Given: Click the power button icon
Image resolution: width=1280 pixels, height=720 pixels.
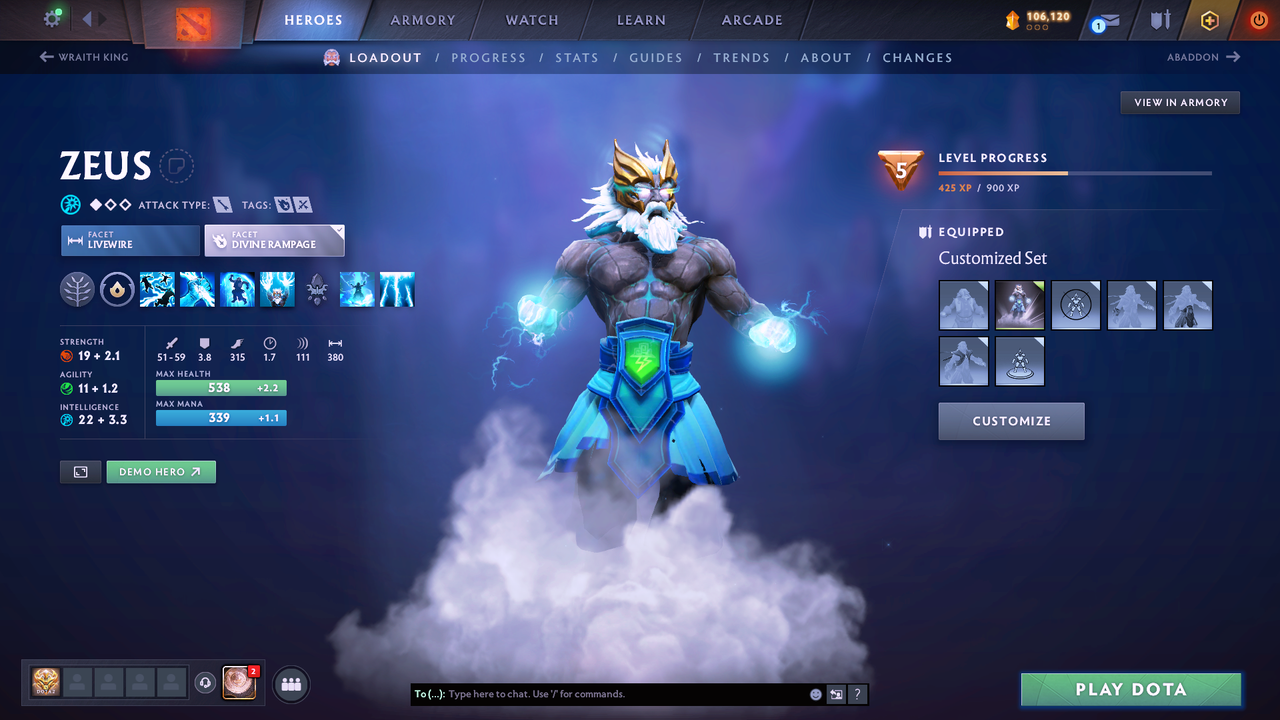Looking at the screenshot, I should (x=1258, y=19).
